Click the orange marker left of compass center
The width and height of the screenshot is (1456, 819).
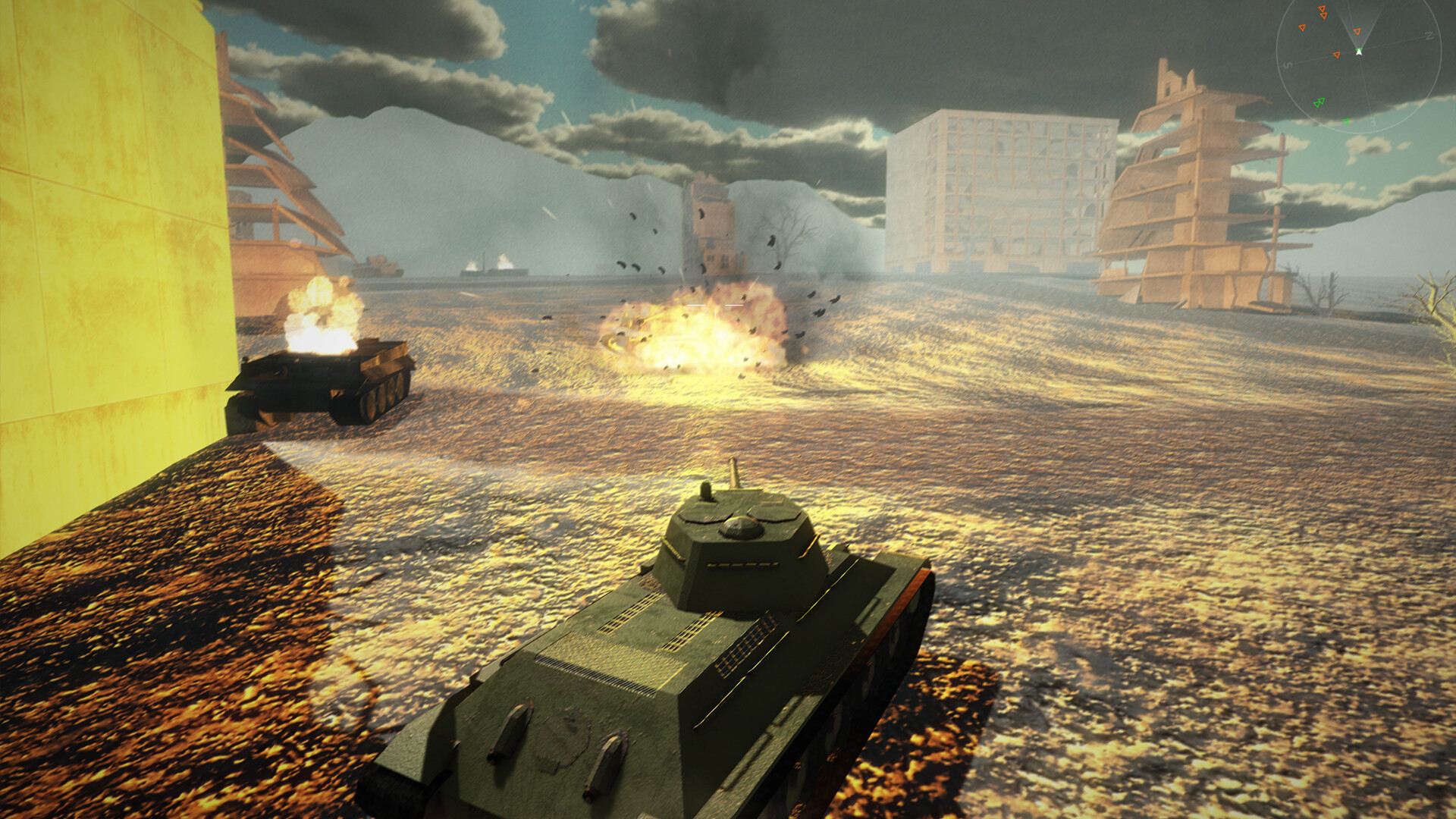tap(1336, 55)
